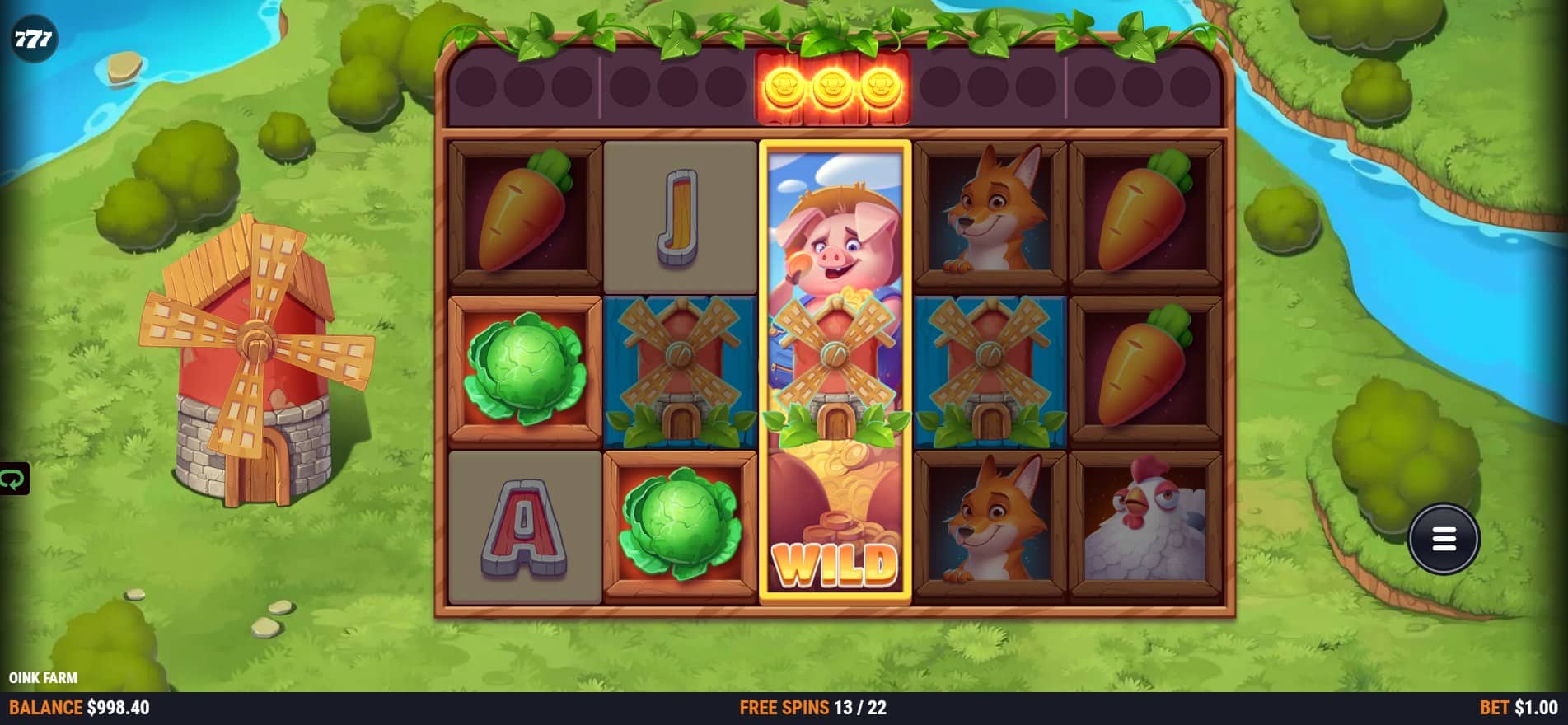Click the 777 logo icon
The height and width of the screenshot is (725, 1568).
click(34, 38)
